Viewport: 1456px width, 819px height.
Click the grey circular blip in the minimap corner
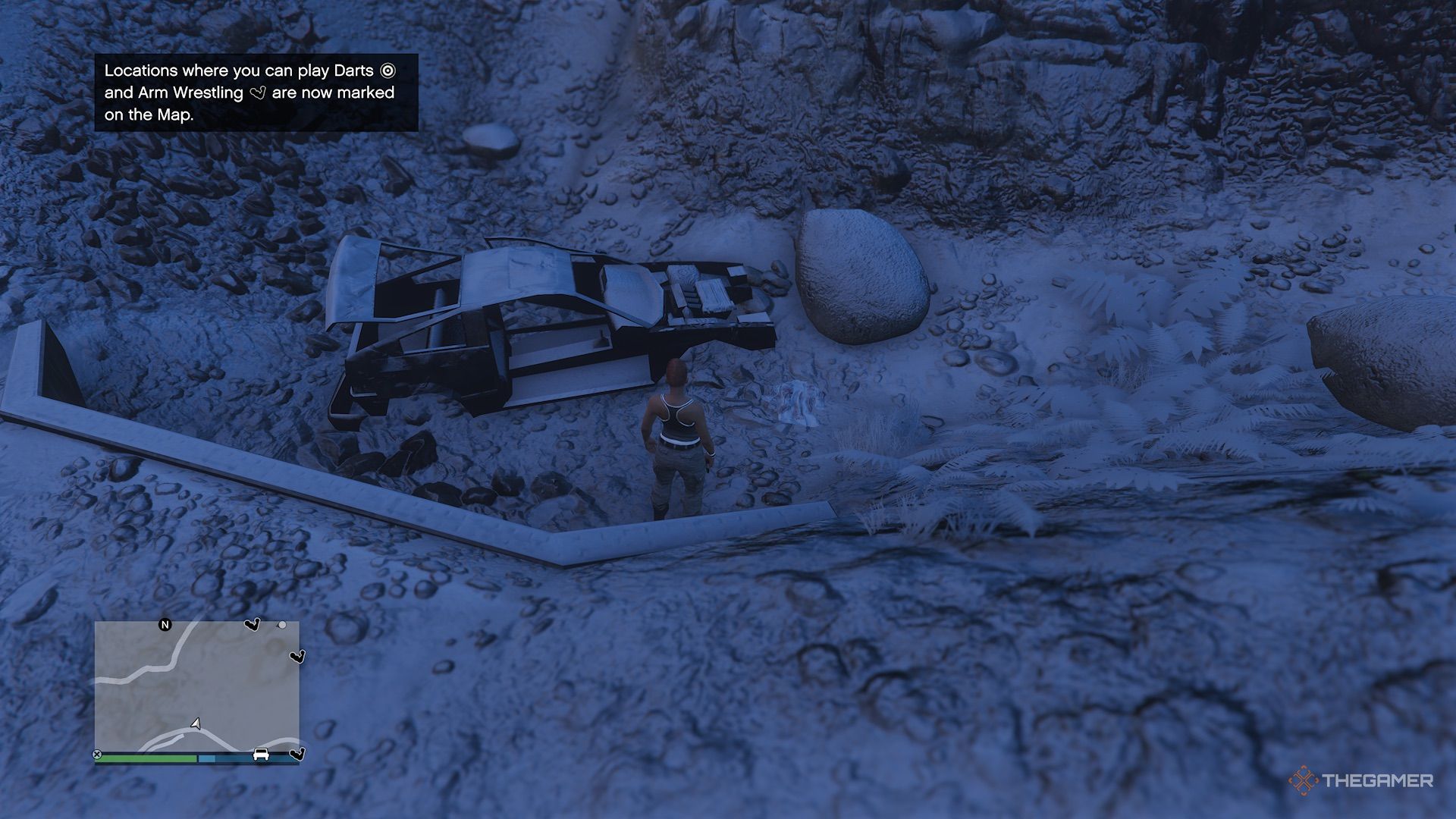282,625
